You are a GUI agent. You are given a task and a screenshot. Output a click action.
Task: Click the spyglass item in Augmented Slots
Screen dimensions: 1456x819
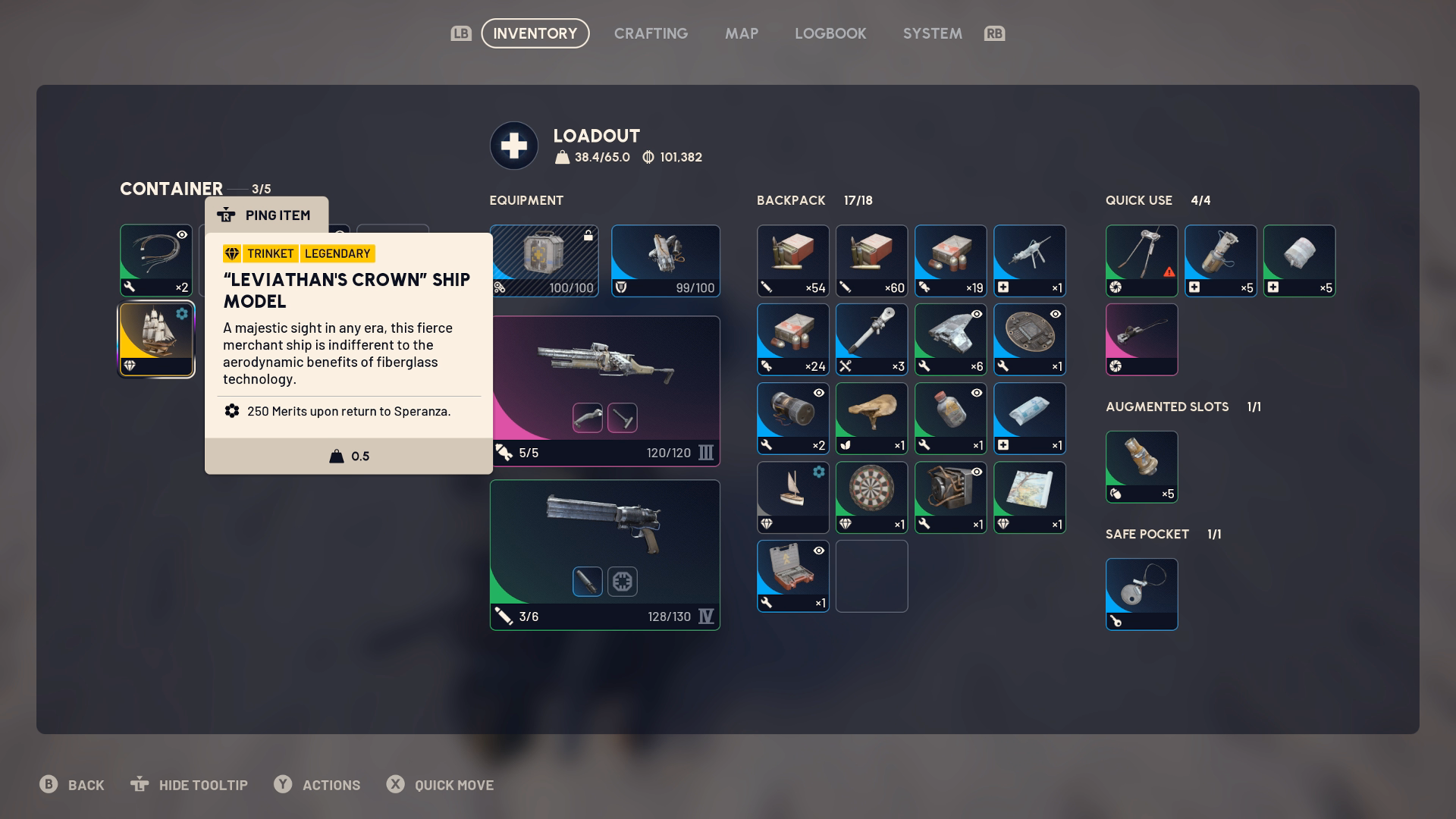pyautogui.click(x=1141, y=467)
